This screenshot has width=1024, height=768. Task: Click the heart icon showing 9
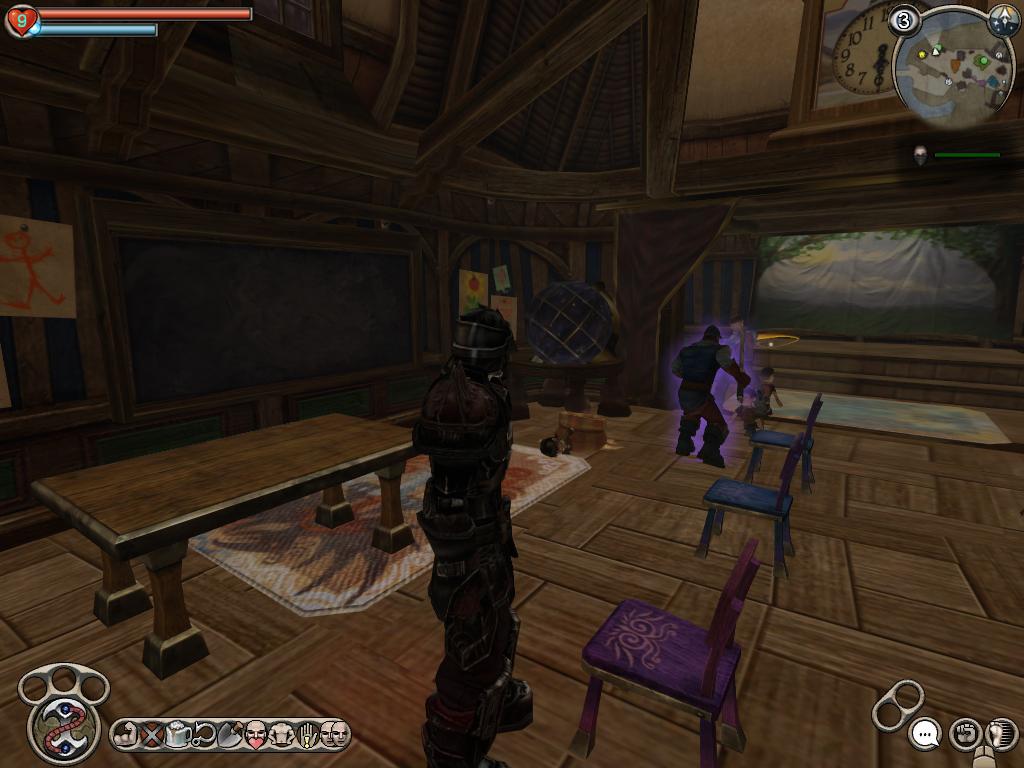click(x=21, y=19)
